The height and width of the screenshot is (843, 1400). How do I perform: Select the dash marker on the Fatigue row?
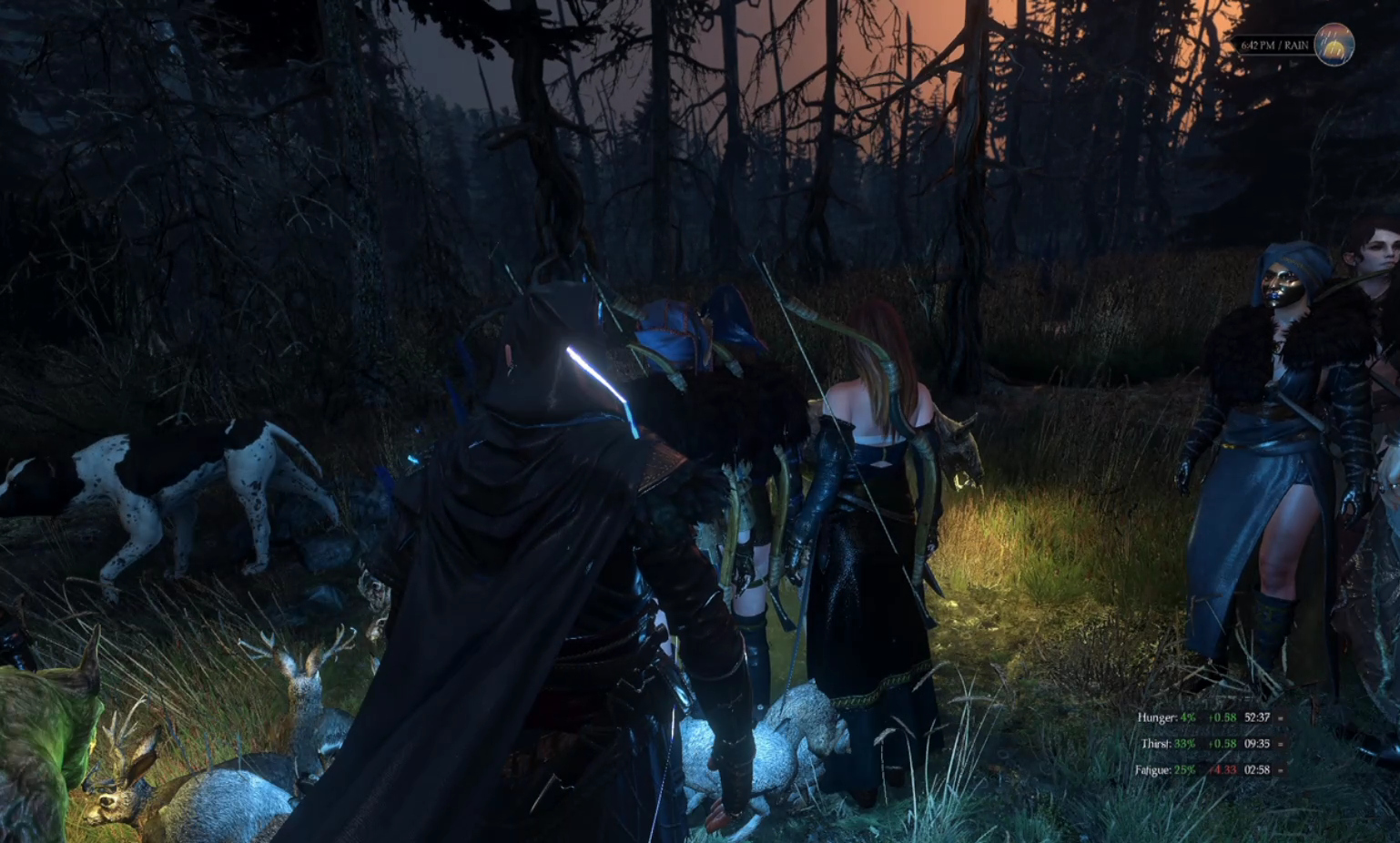tap(1281, 770)
